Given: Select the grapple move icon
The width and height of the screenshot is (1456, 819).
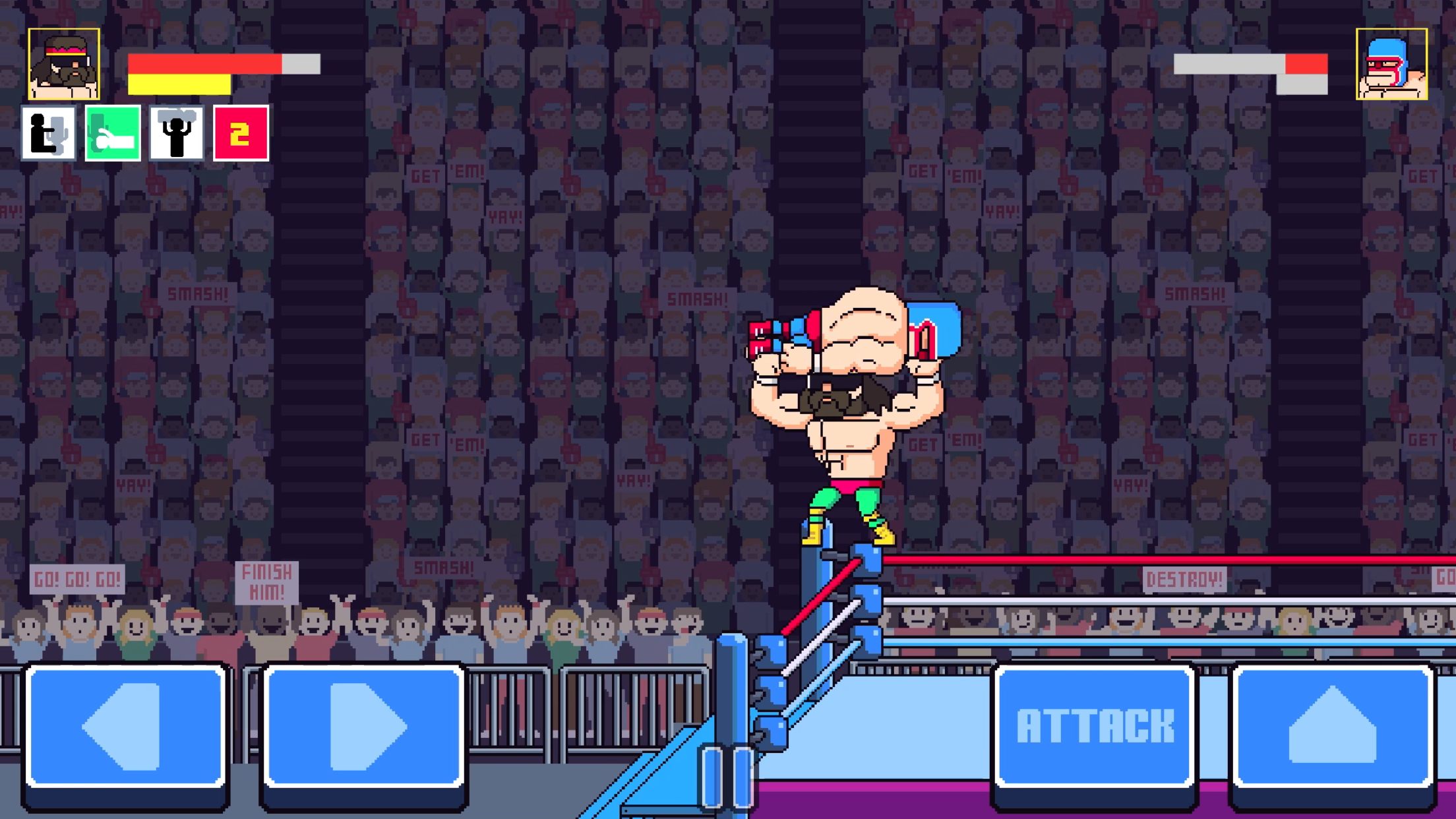Looking at the screenshot, I should coord(49,132).
